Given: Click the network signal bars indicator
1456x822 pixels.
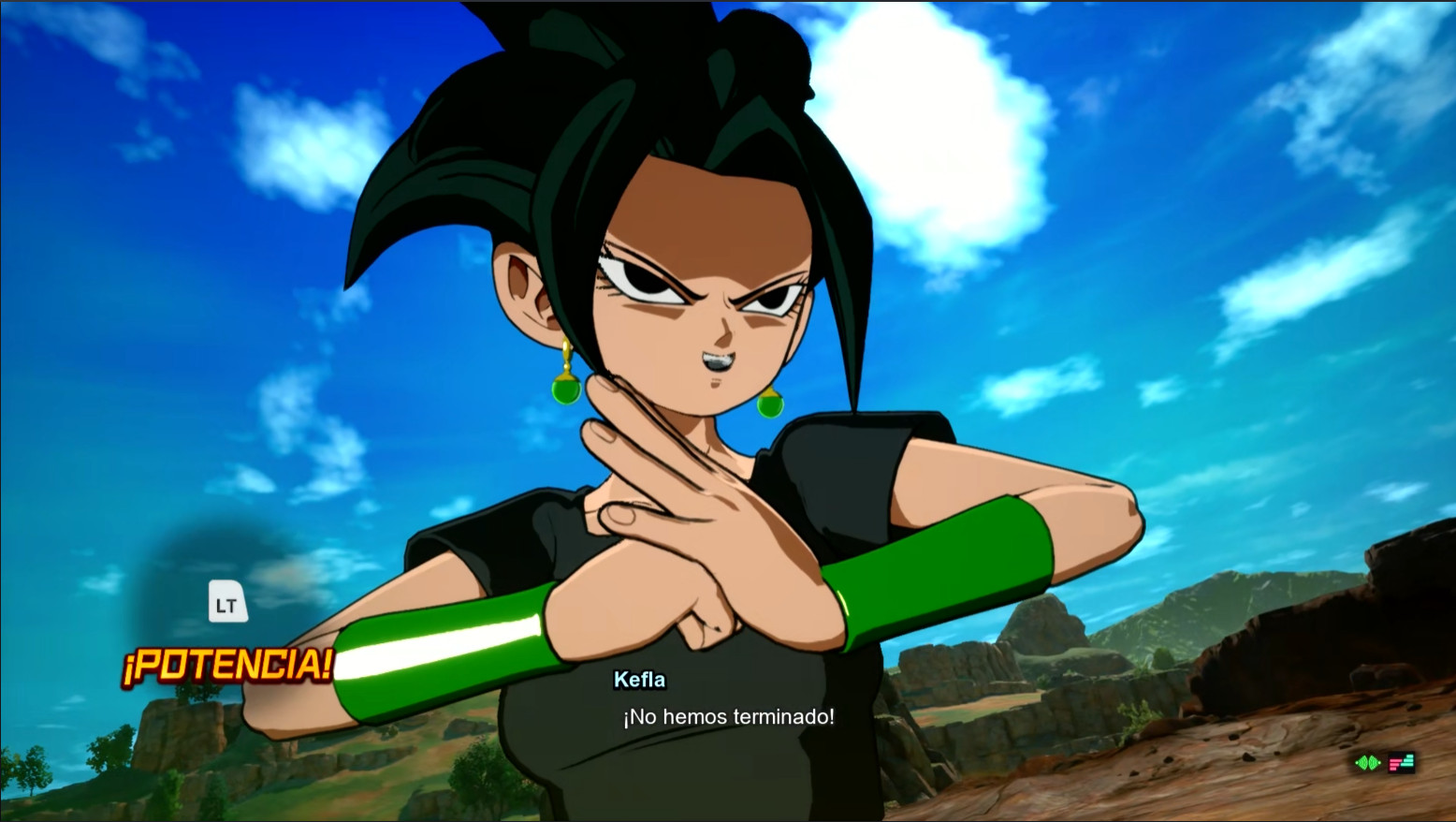Looking at the screenshot, I should point(1401,762).
